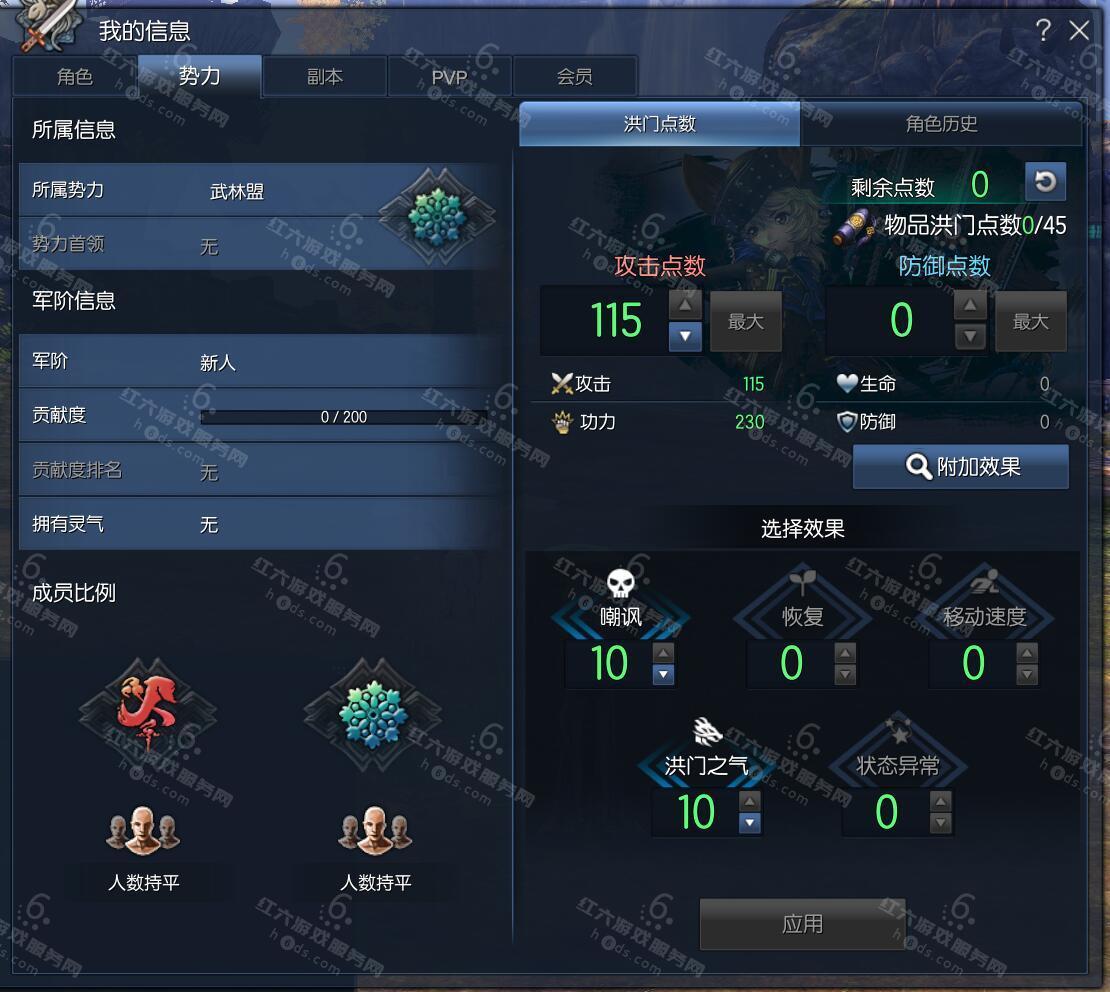Increase 防御点数 with the up arrow

(969, 305)
